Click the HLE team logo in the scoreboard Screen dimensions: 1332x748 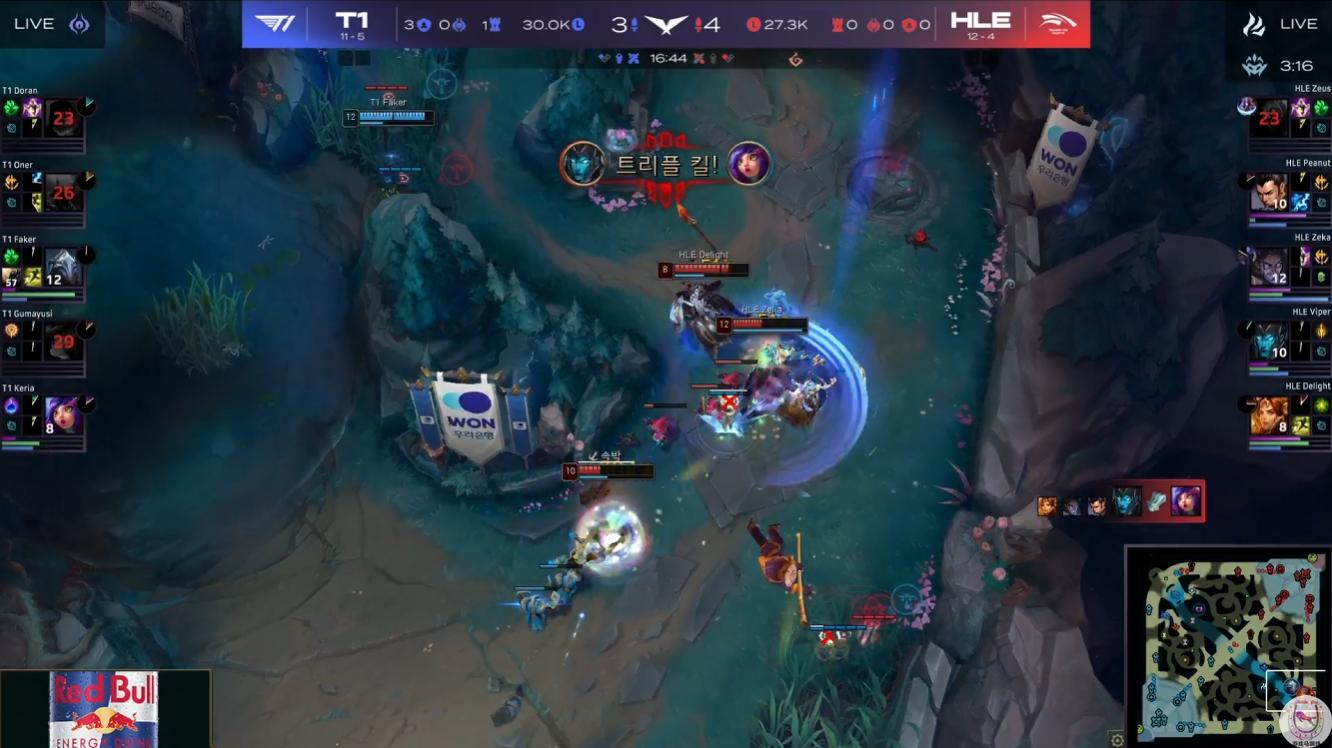click(x=1057, y=24)
